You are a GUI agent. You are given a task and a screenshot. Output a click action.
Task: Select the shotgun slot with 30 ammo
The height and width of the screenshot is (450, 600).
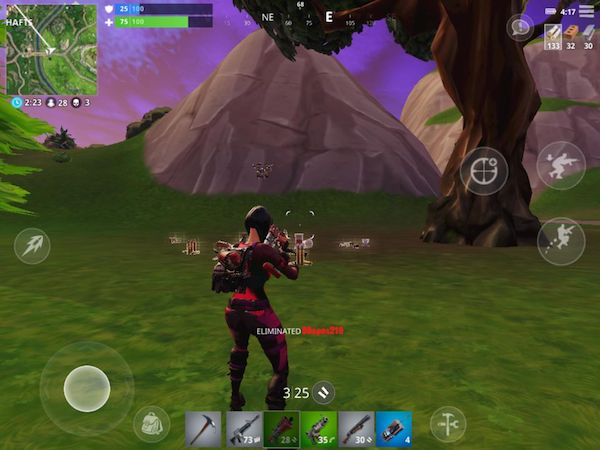pyautogui.click(x=357, y=429)
